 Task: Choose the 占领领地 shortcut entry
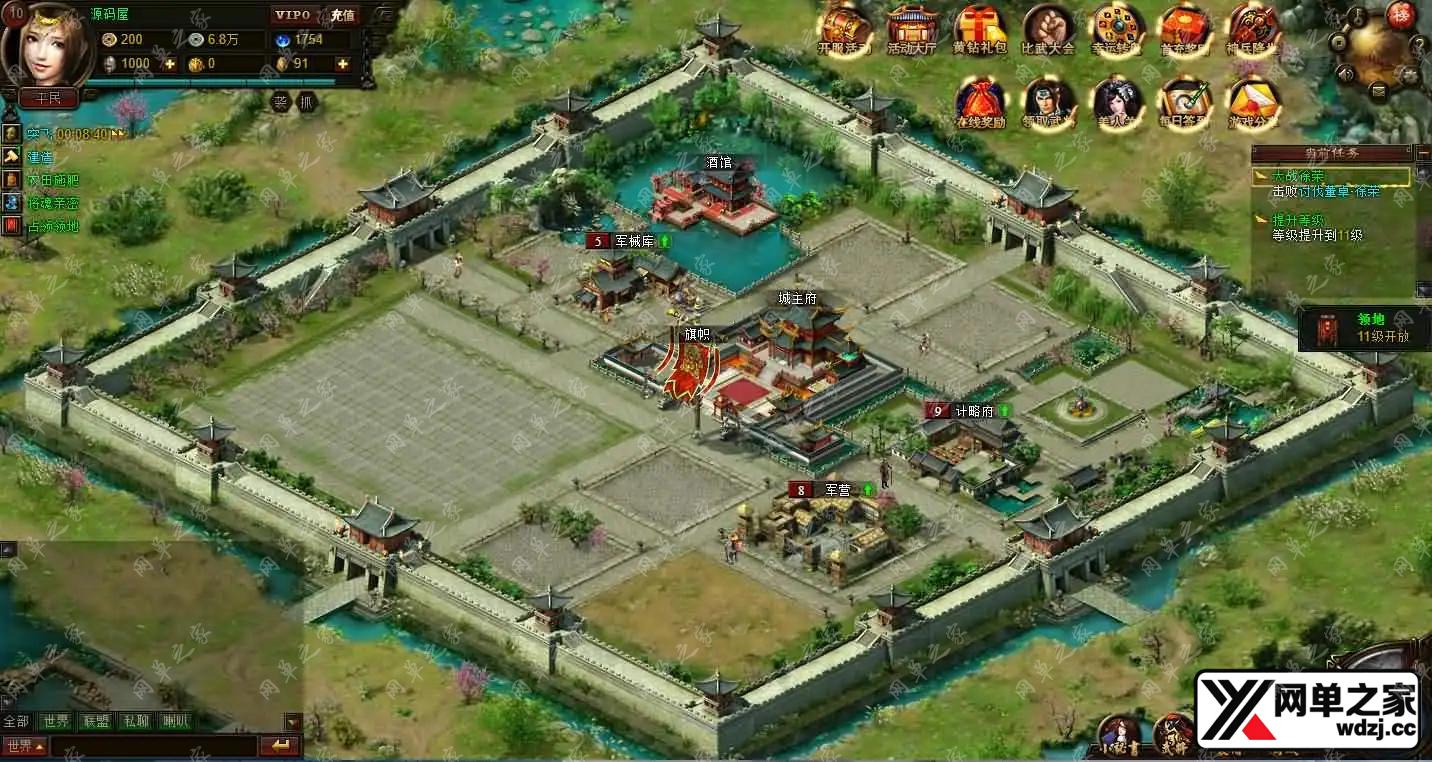[51, 226]
